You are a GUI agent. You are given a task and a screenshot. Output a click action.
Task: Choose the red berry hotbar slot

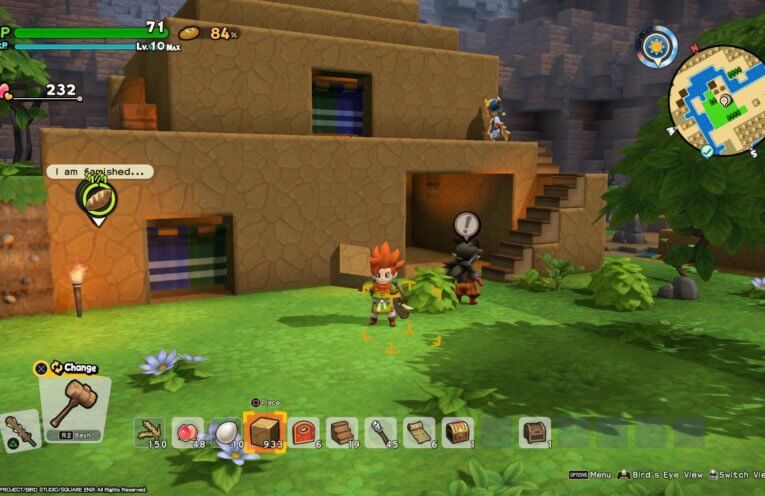(x=187, y=432)
